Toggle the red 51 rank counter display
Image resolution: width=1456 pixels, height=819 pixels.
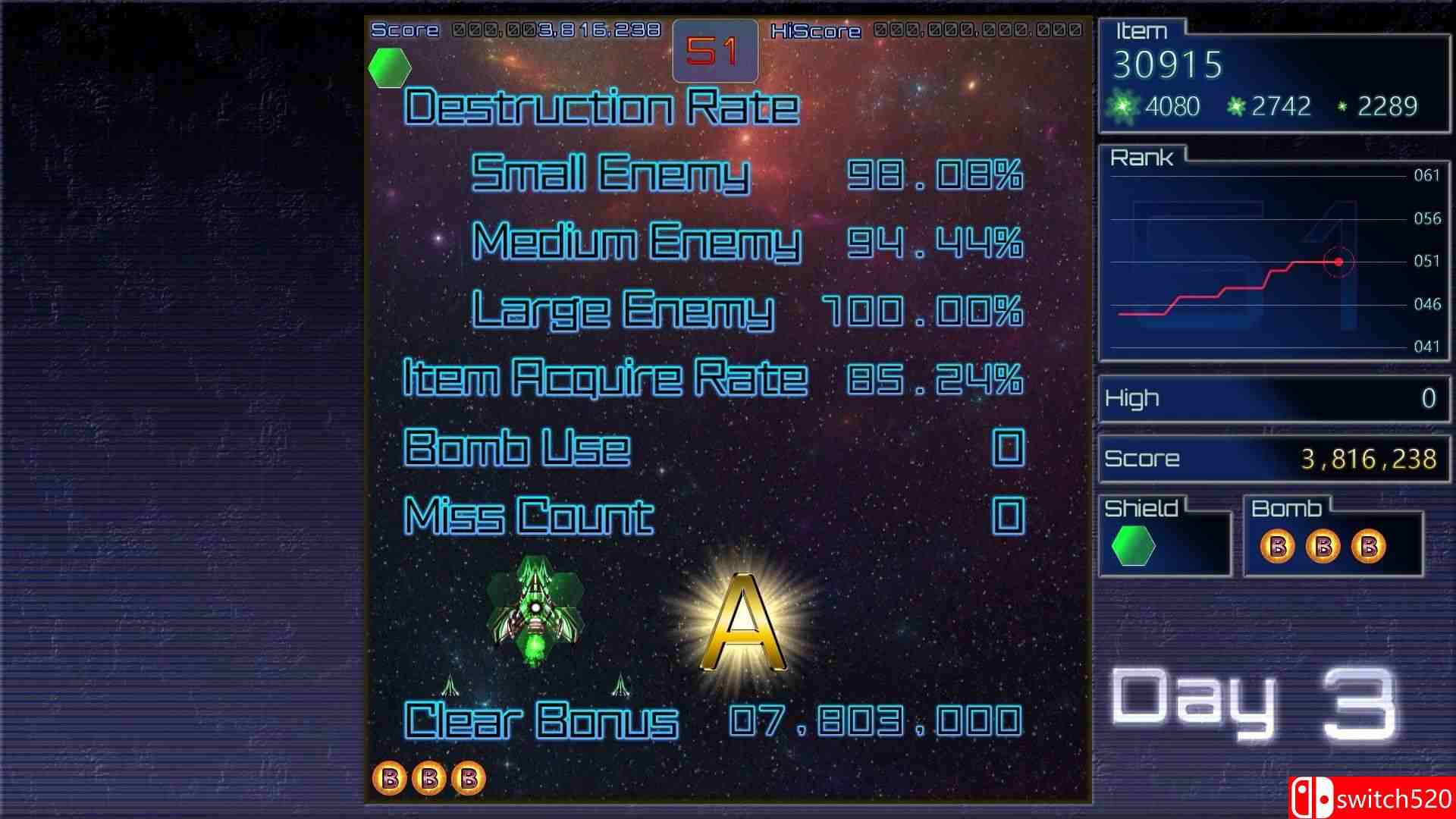714,49
